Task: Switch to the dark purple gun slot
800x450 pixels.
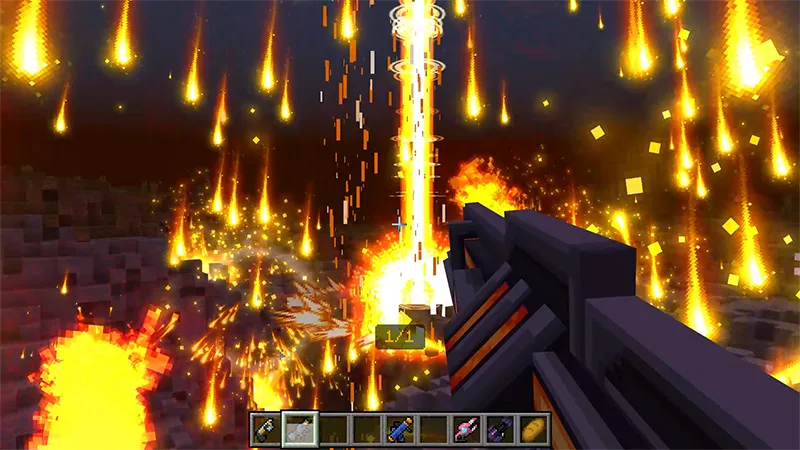Action: (500, 429)
